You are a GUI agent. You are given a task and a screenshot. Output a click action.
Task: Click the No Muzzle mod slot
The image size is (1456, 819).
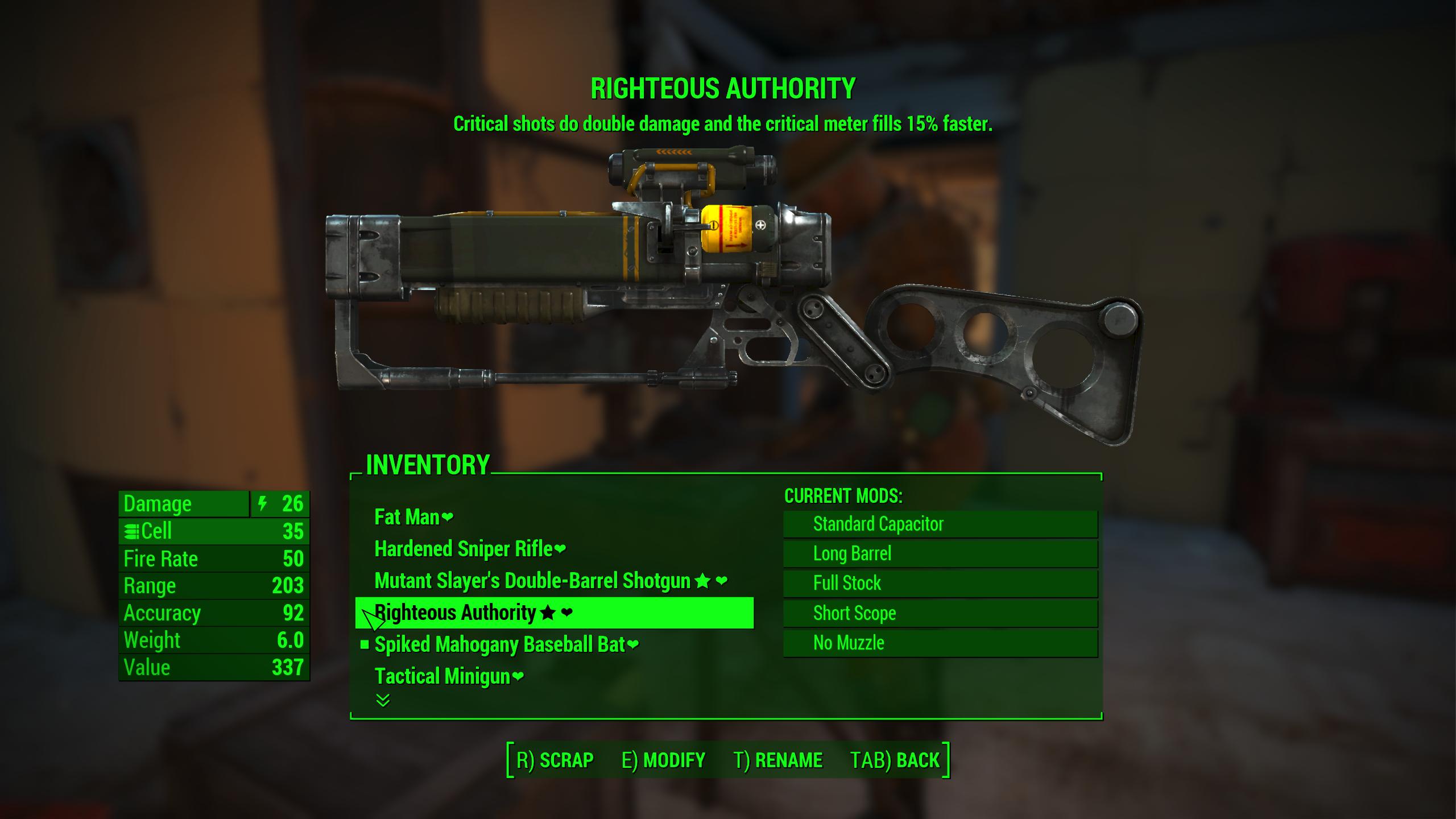tap(940, 643)
